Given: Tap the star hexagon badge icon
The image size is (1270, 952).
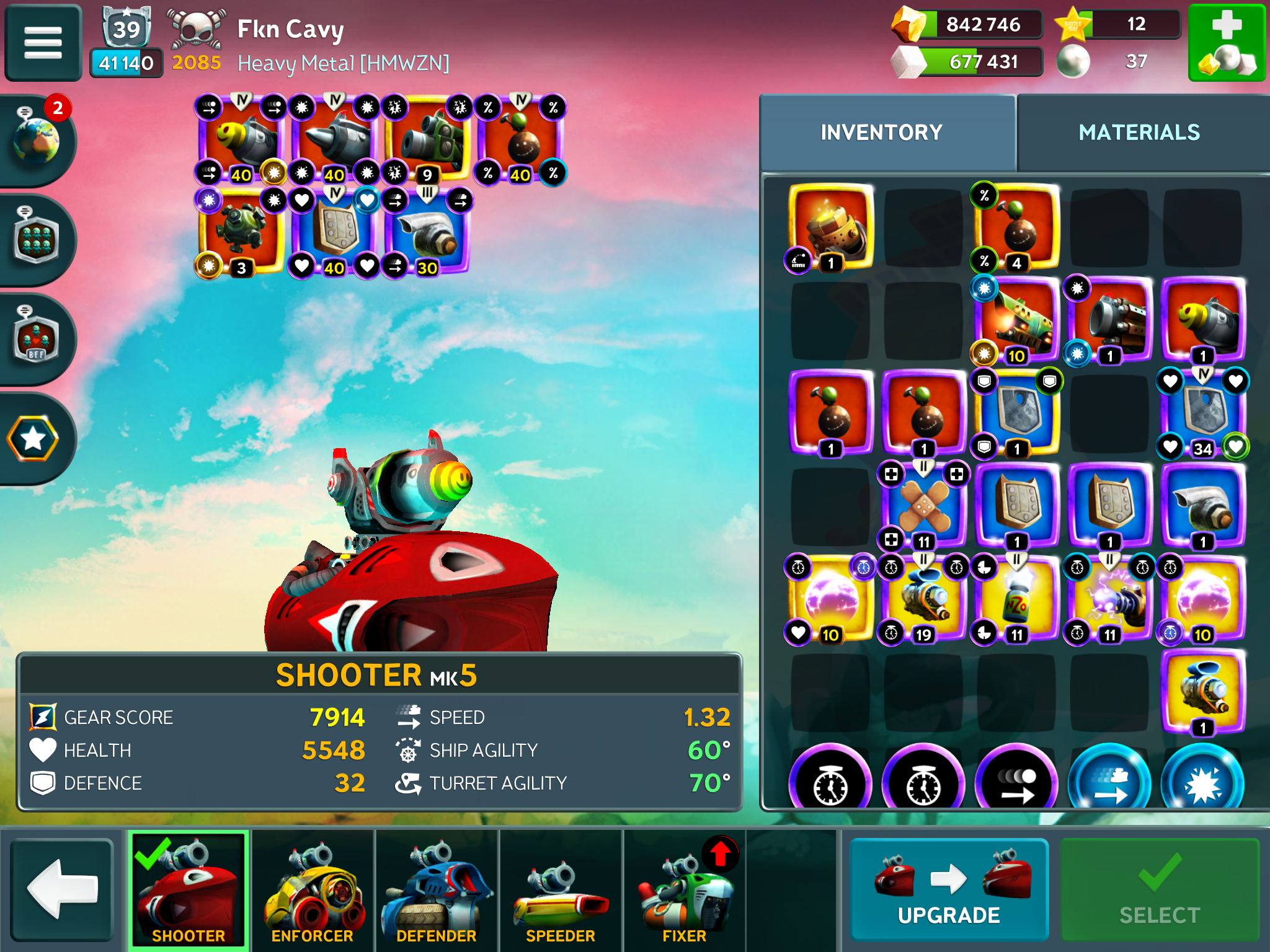Looking at the screenshot, I should click(x=33, y=439).
